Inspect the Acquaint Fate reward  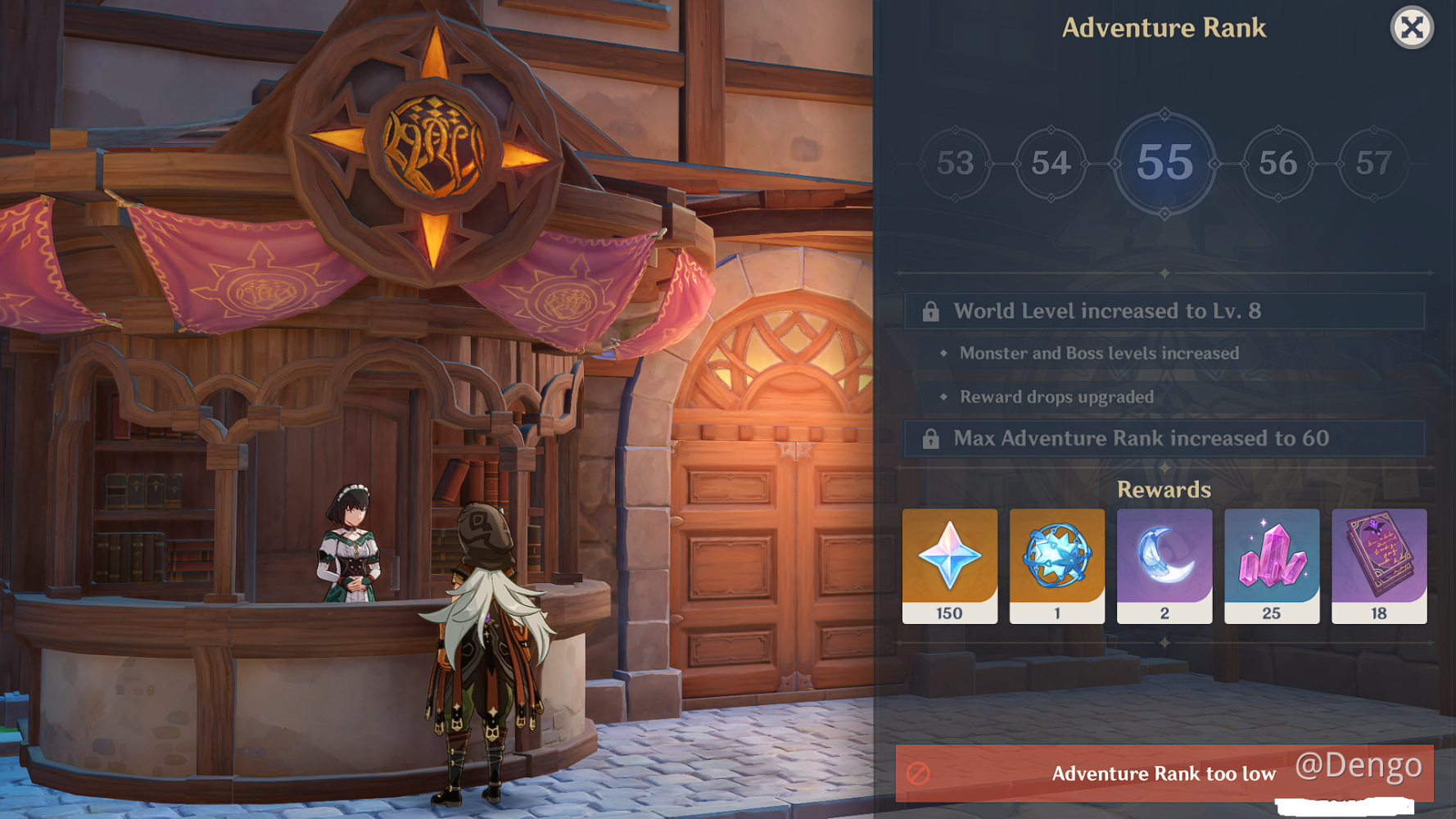(1057, 565)
